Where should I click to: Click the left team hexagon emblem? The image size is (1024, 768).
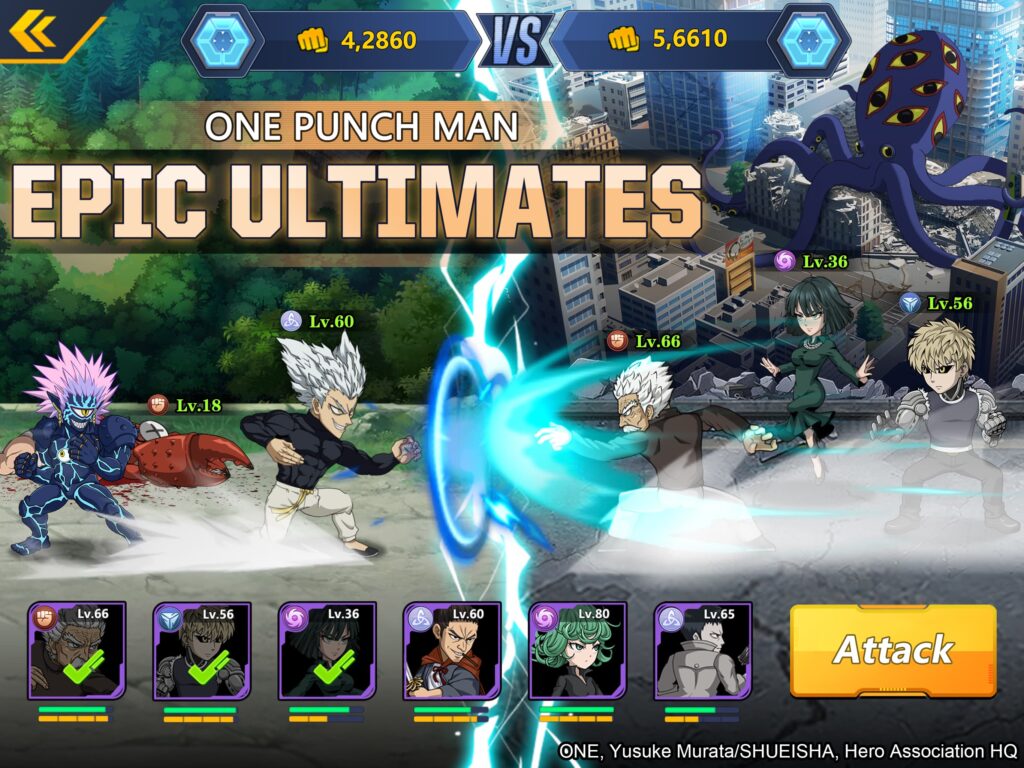click(x=224, y=40)
